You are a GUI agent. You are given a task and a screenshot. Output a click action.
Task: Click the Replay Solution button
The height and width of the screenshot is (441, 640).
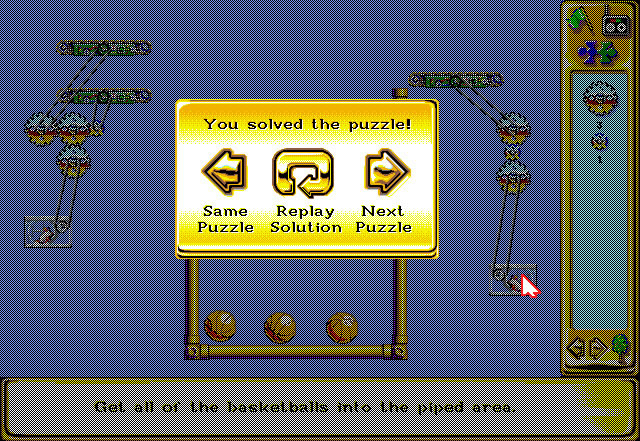coord(304,173)
